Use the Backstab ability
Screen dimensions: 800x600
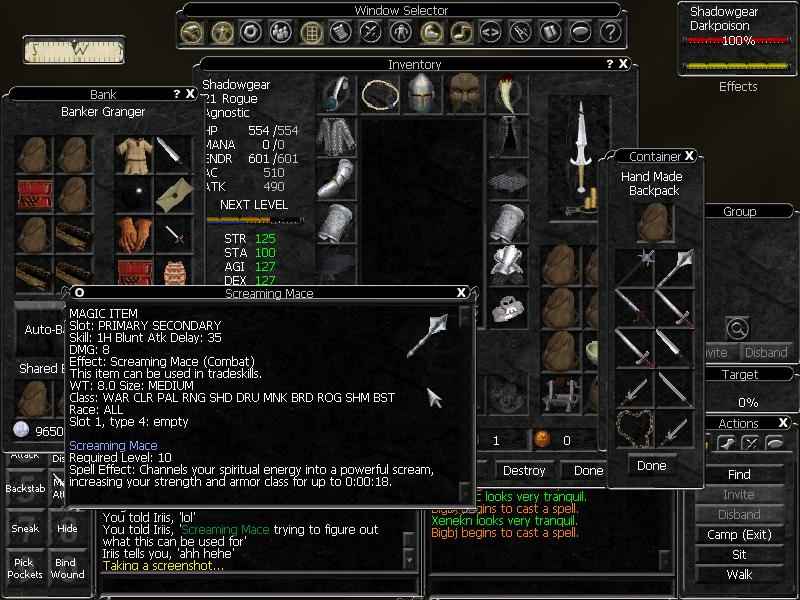click(24, 489)
